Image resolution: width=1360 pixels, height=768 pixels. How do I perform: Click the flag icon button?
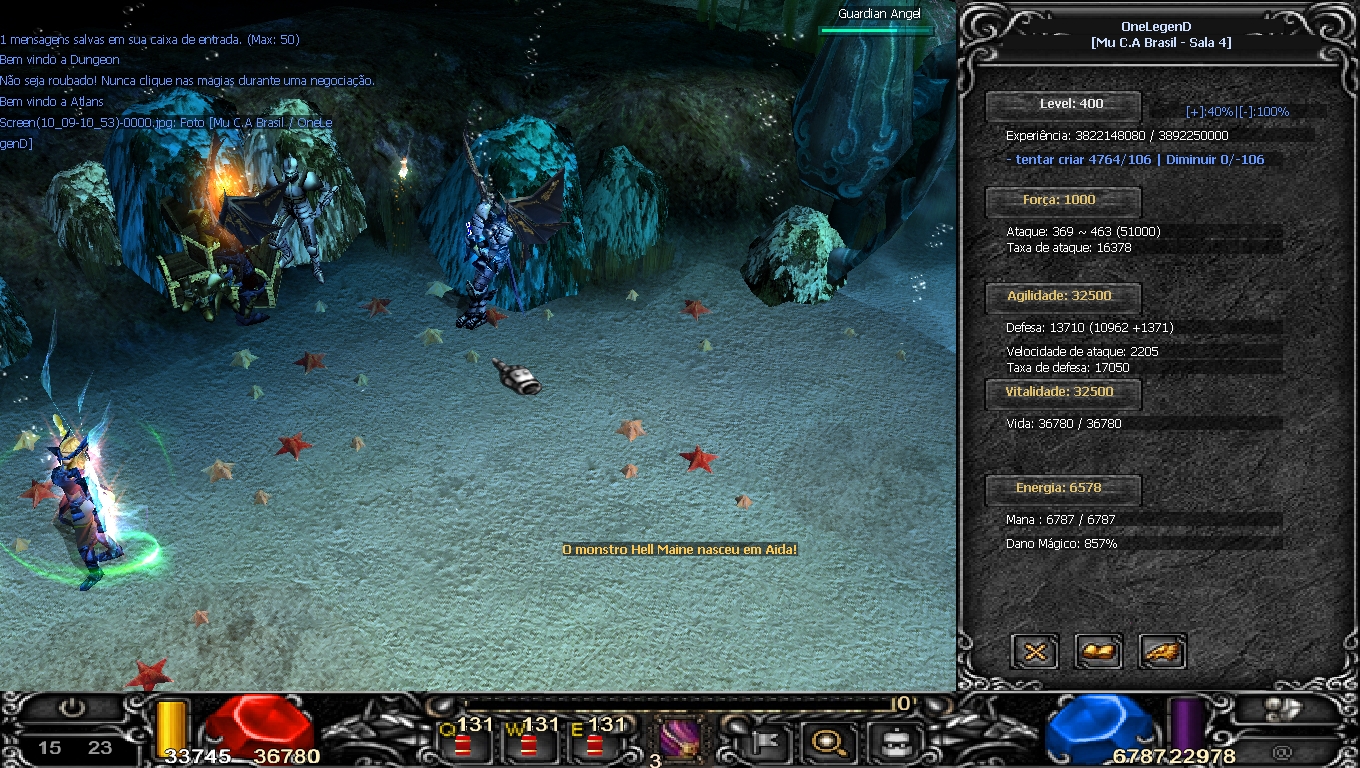coord(767,742)
